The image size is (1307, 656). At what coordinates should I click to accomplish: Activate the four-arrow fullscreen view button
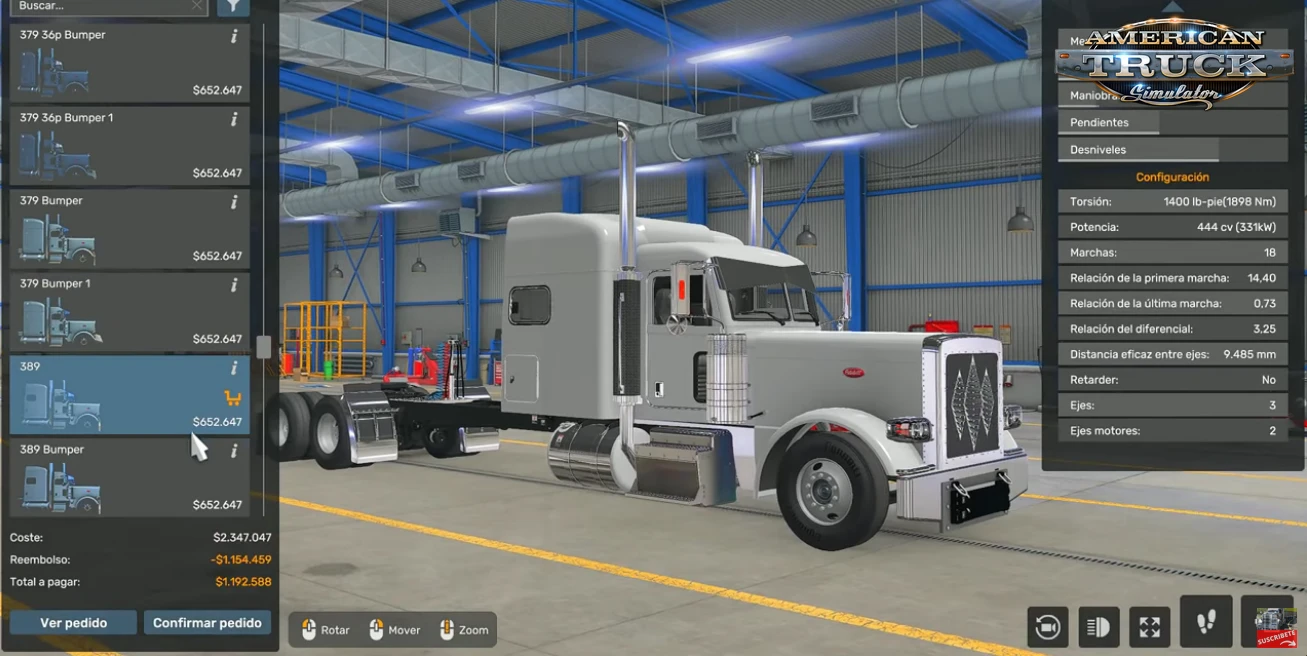coord(1149,627)
